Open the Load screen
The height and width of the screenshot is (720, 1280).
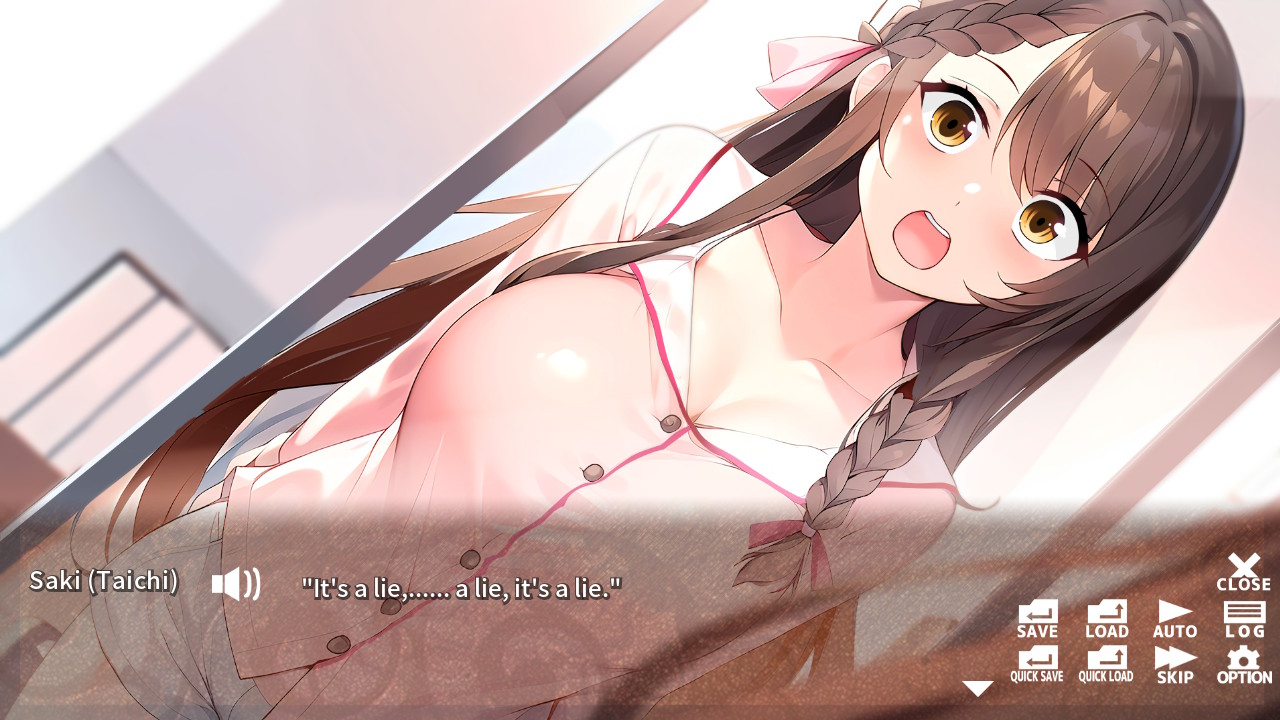tap(1106, 617)
